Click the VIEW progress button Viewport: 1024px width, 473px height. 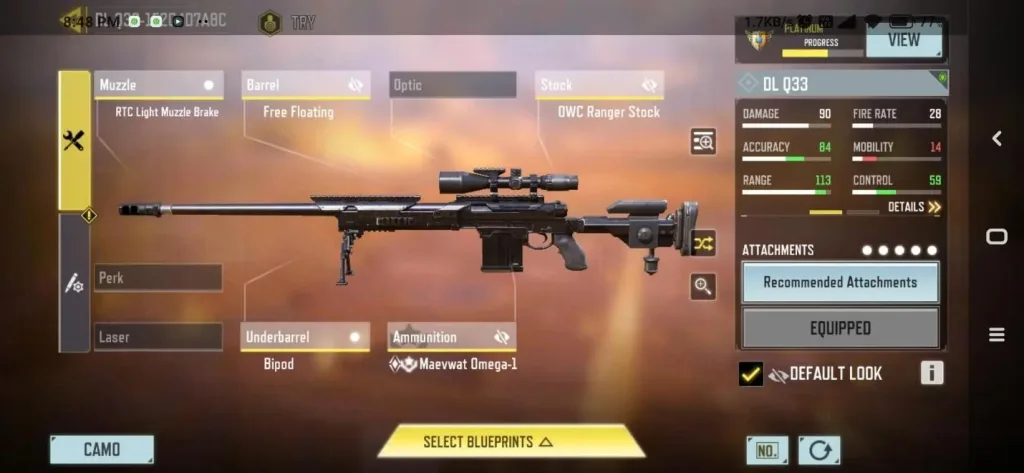(x=904, y=41)
